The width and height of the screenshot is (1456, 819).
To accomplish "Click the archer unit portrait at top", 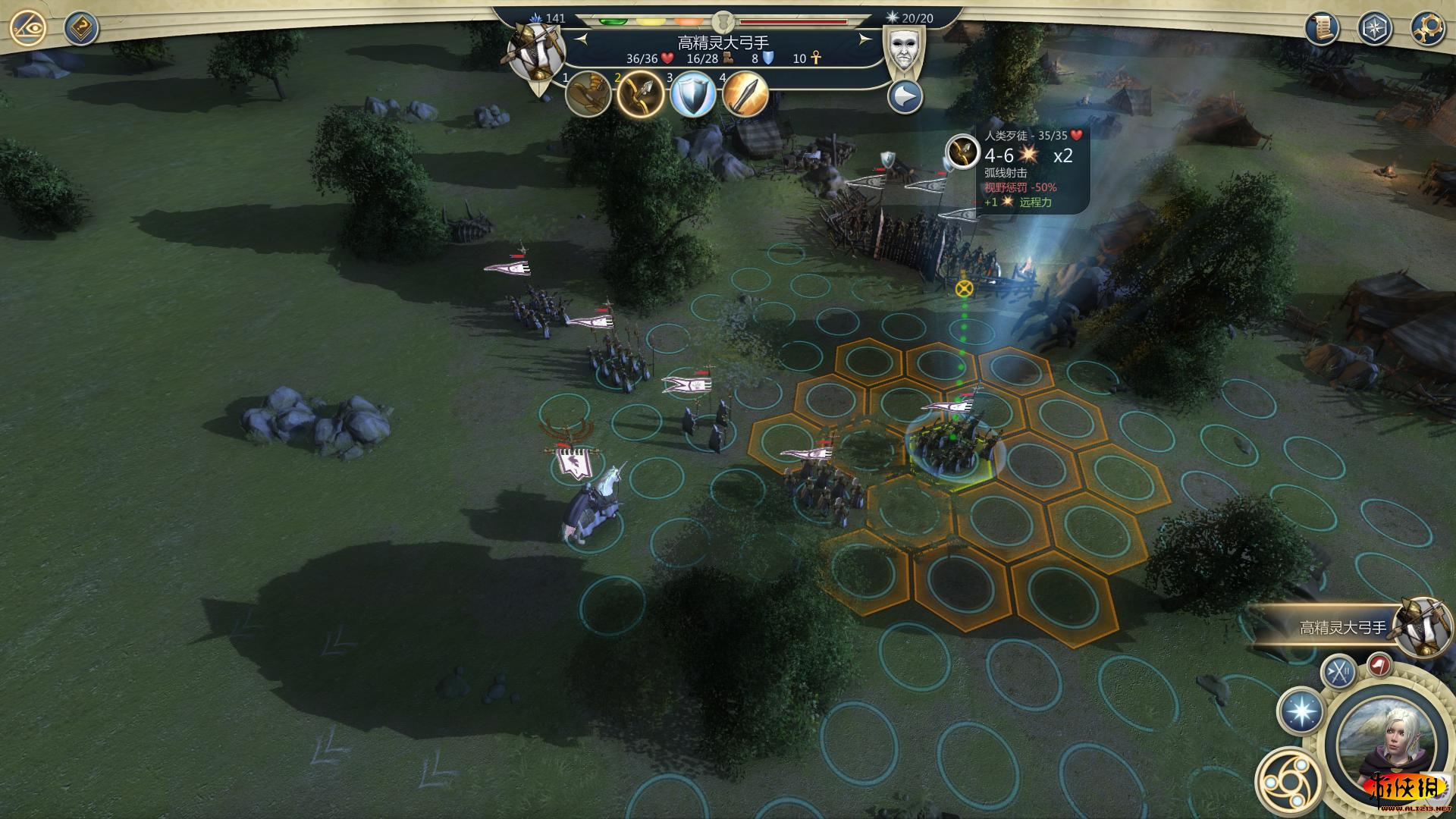I will coord(537,52).
